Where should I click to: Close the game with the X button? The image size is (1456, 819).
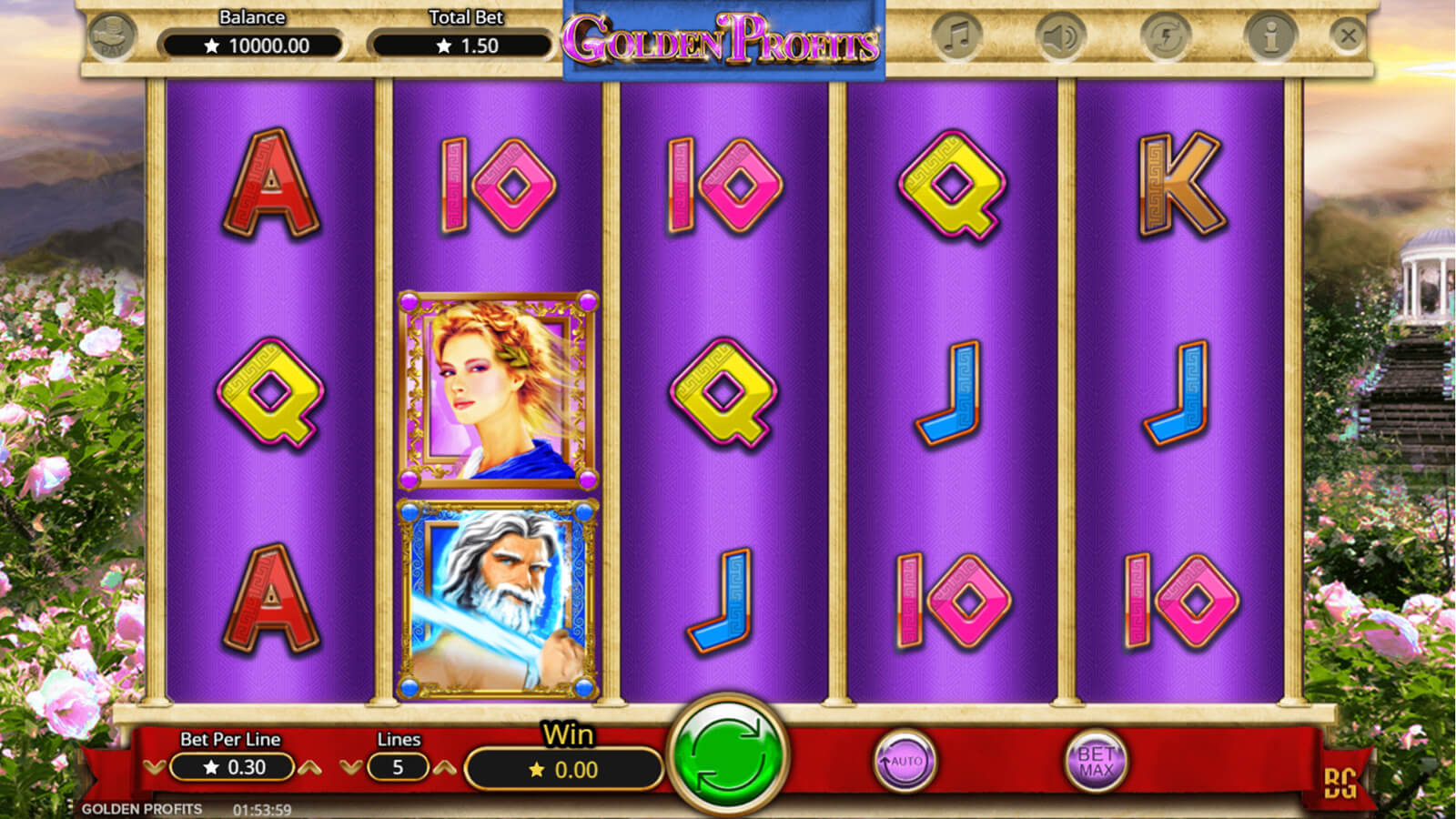click(1348, 36)
